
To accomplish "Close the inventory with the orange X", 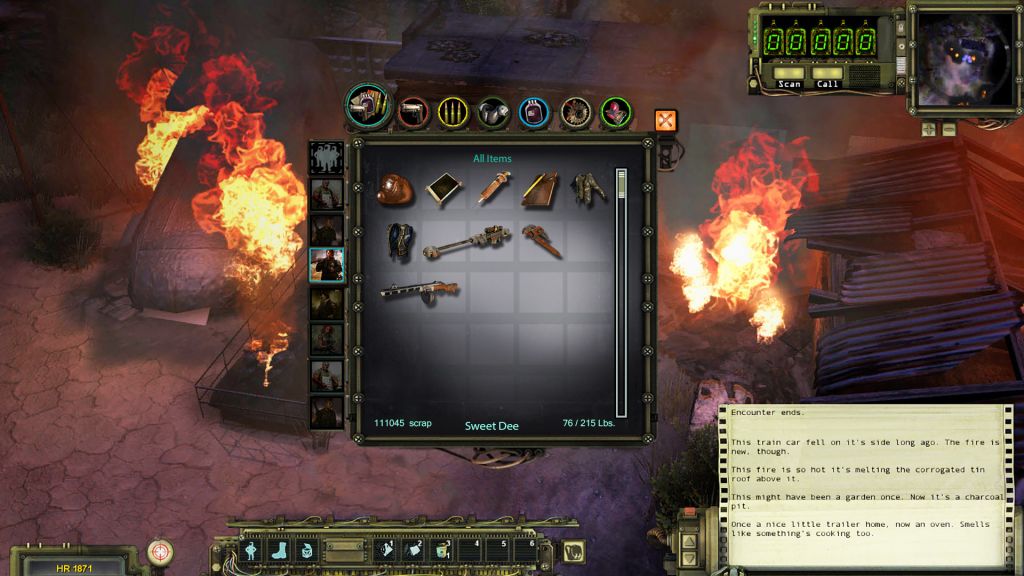I will pyautogui.click(x=666, y=121).
